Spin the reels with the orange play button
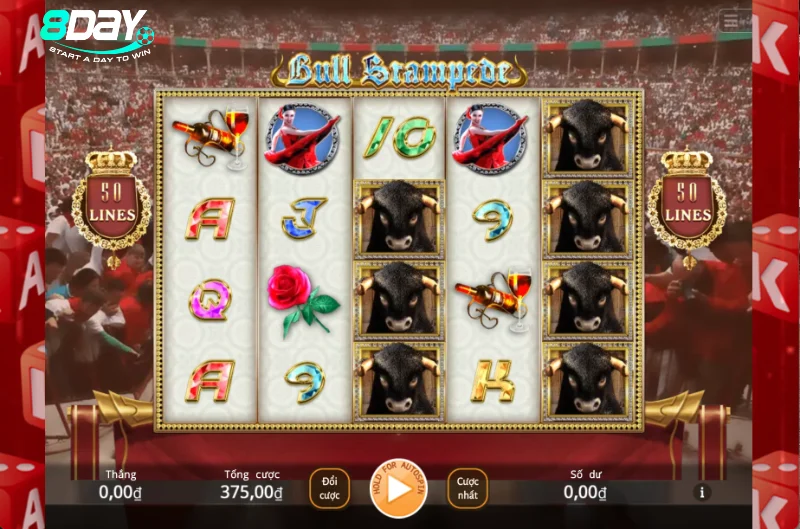Screen dimensions: 800x529 [399, 489]
